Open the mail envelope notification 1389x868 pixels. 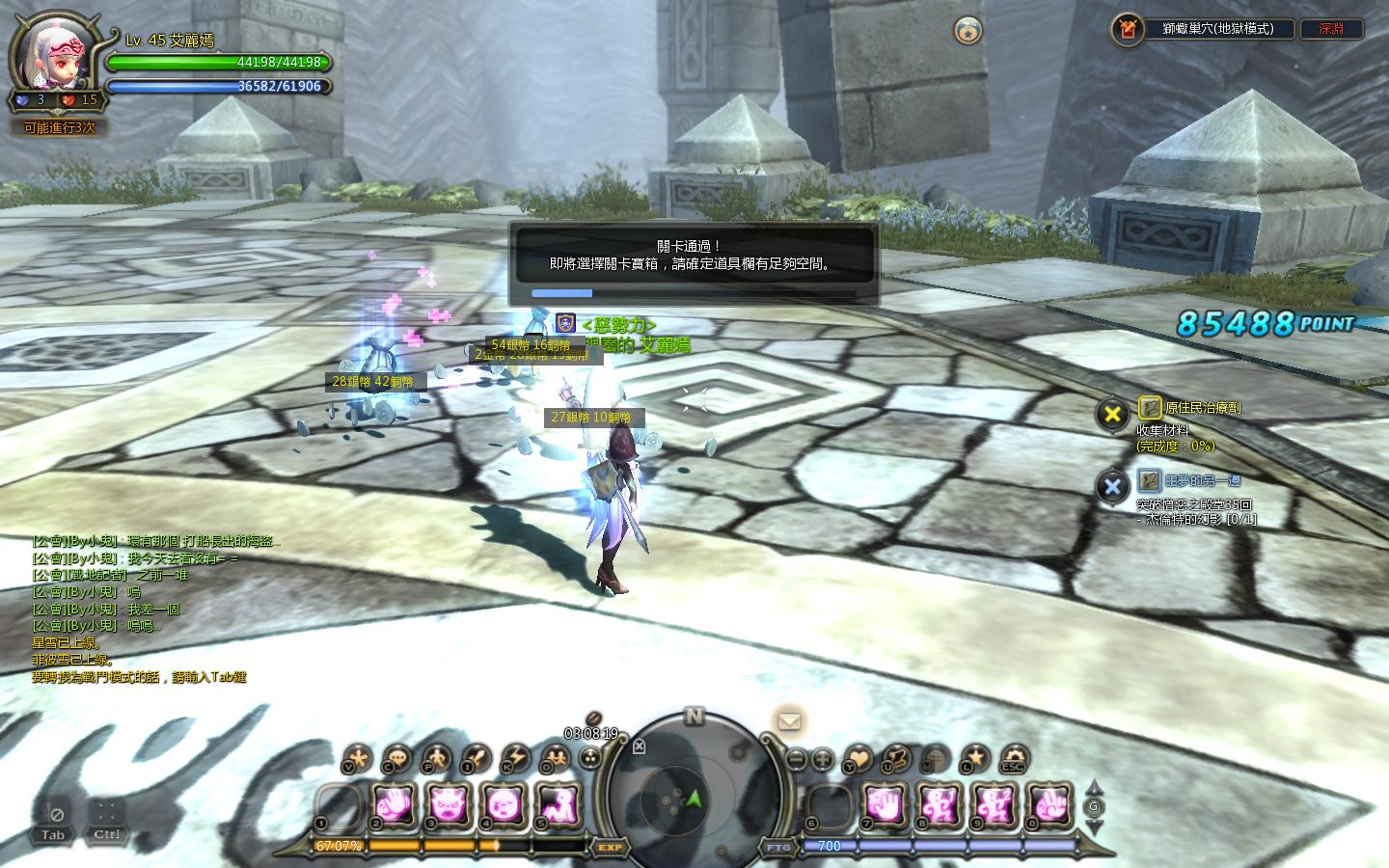click(789, 721)
